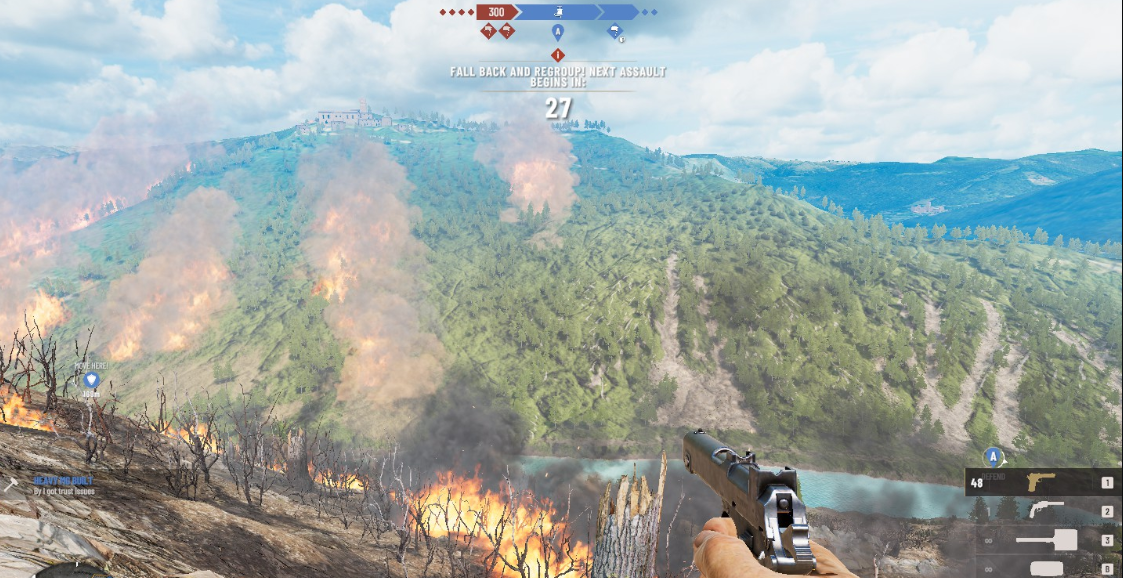
Task: Select the gold pistol weapon slot
Action: (x=1040, y=483)
